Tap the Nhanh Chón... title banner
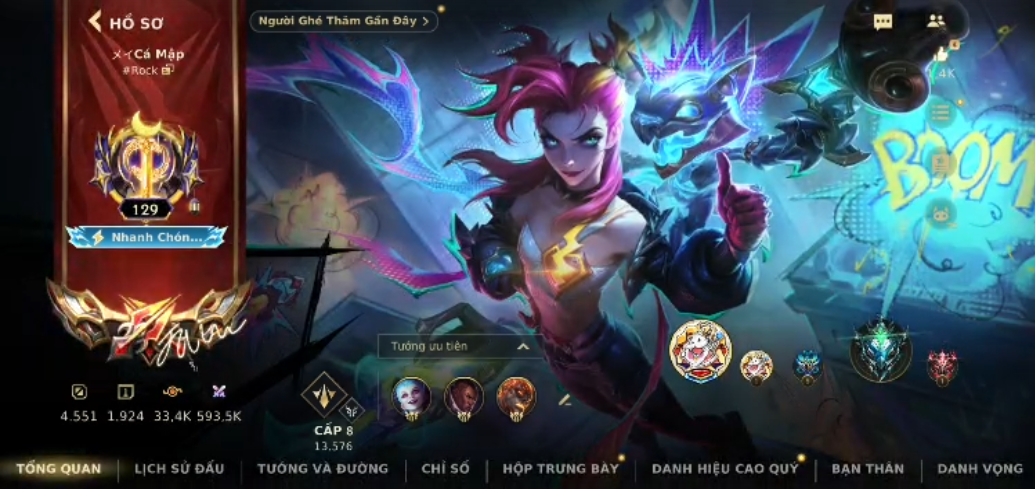The height and width of the screenshot is (489, 1035). point(147,237)
